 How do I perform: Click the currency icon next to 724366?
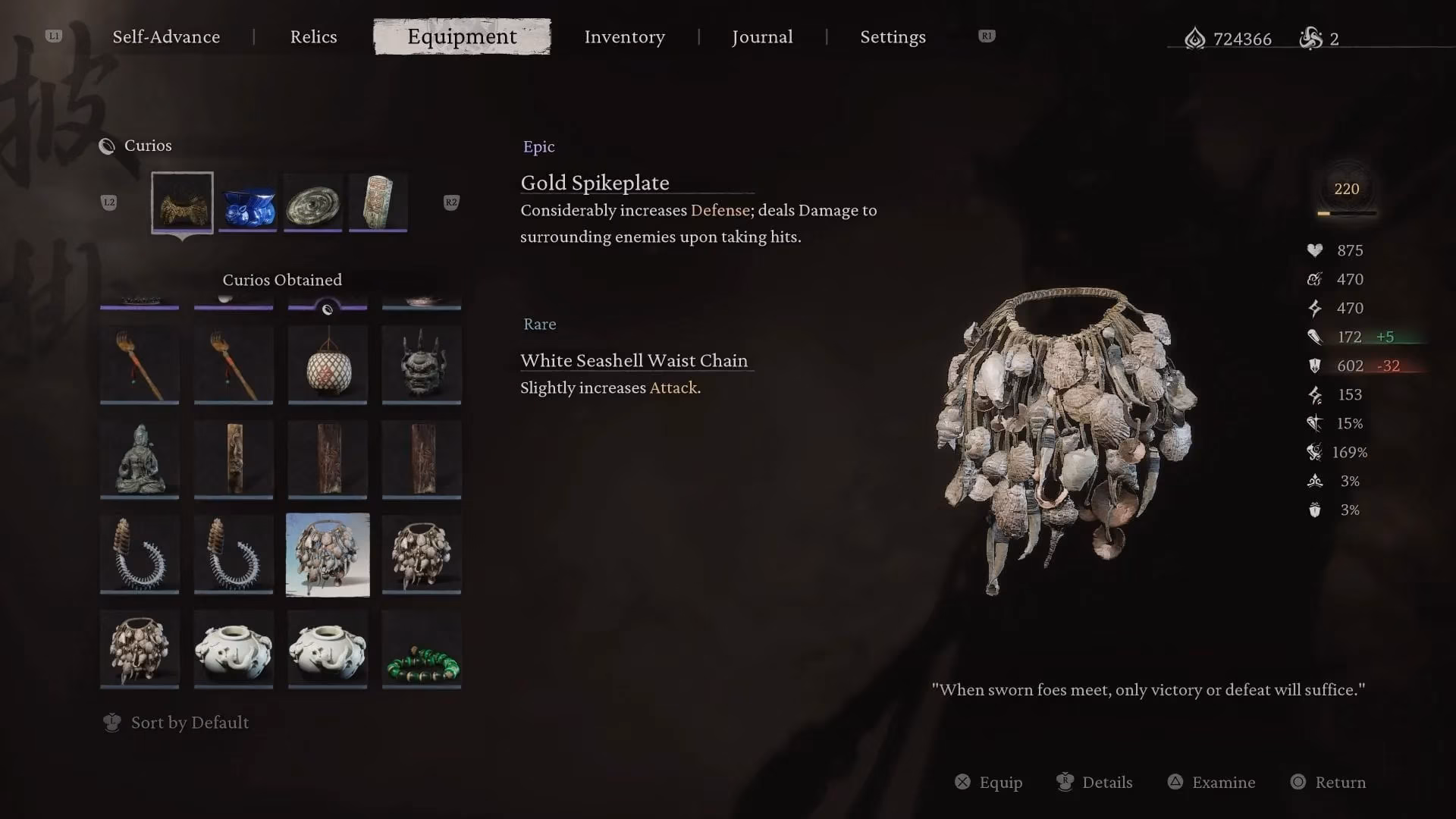(1196, 39)
